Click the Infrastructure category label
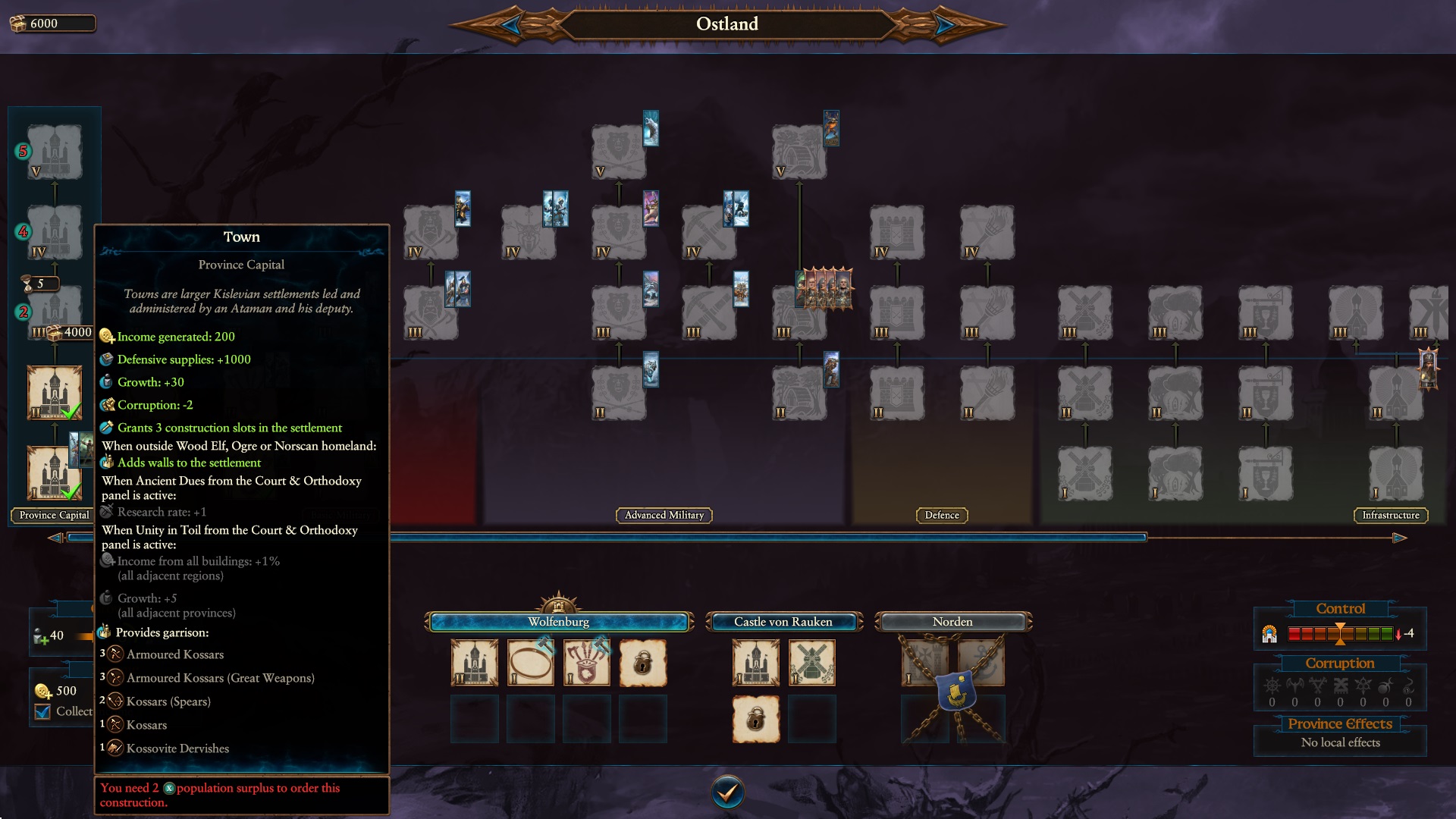The height and width of the screenshot is (819, 1456). (x=1392, y=515)
